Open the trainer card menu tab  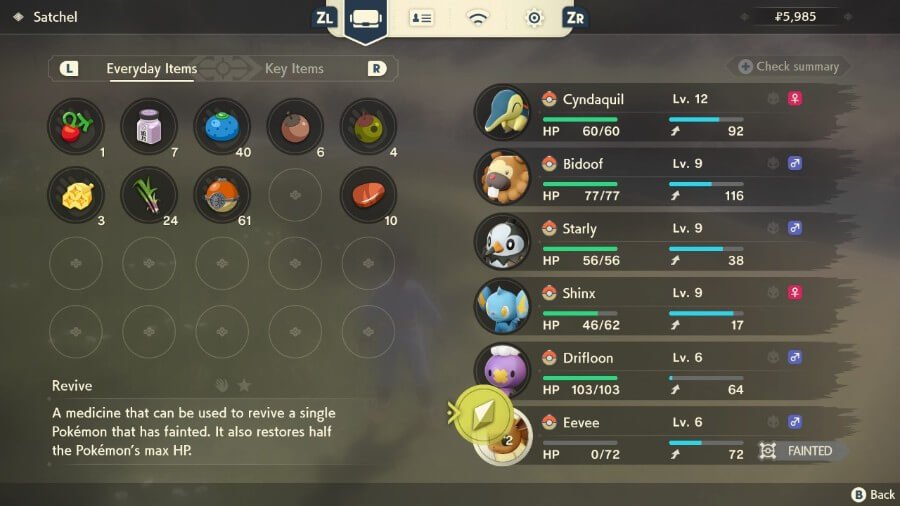[421, 18]
